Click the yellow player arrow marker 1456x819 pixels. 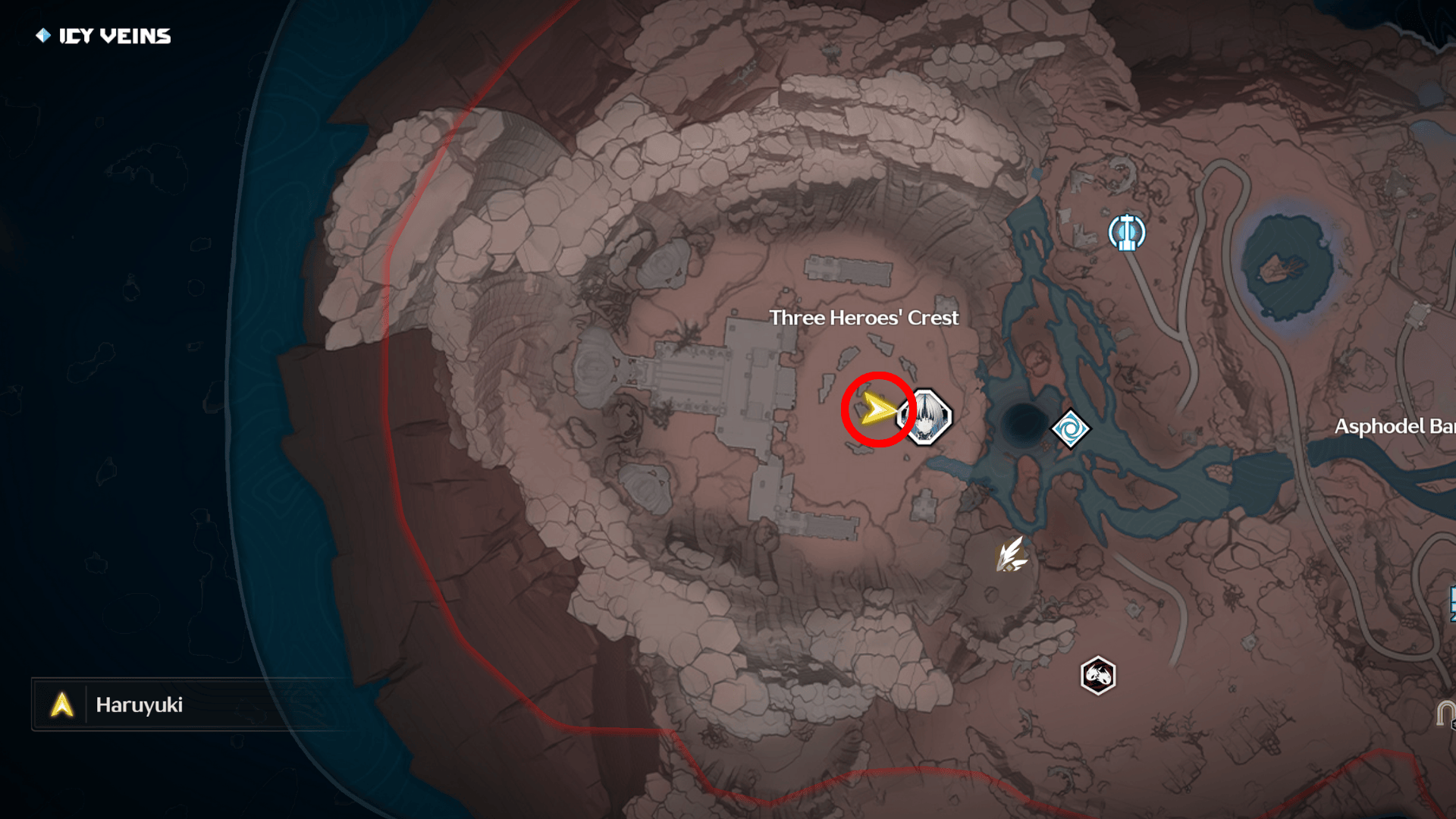click(x=877, y=410)
